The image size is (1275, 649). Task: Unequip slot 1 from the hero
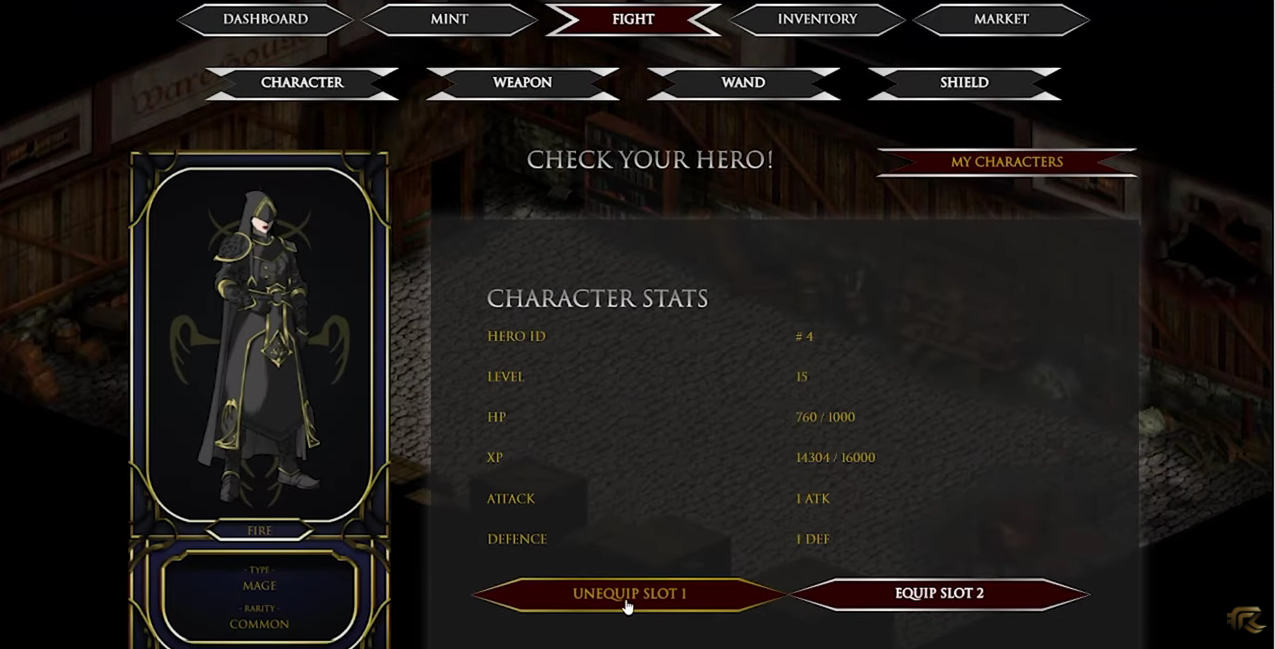point(629,594)
